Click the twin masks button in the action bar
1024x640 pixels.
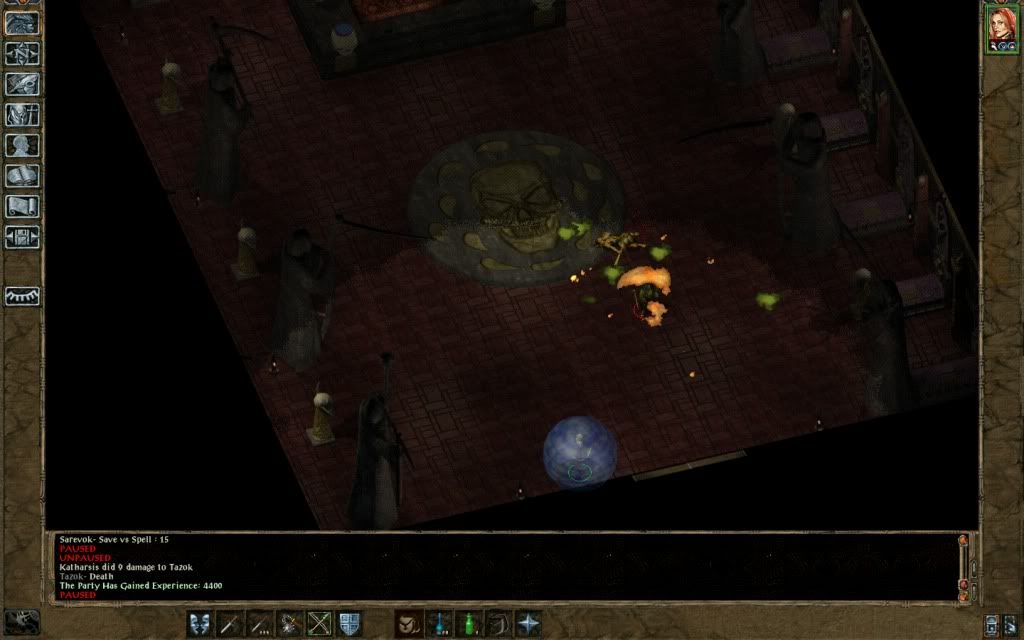pyautogui.click(x=200, y=623)
